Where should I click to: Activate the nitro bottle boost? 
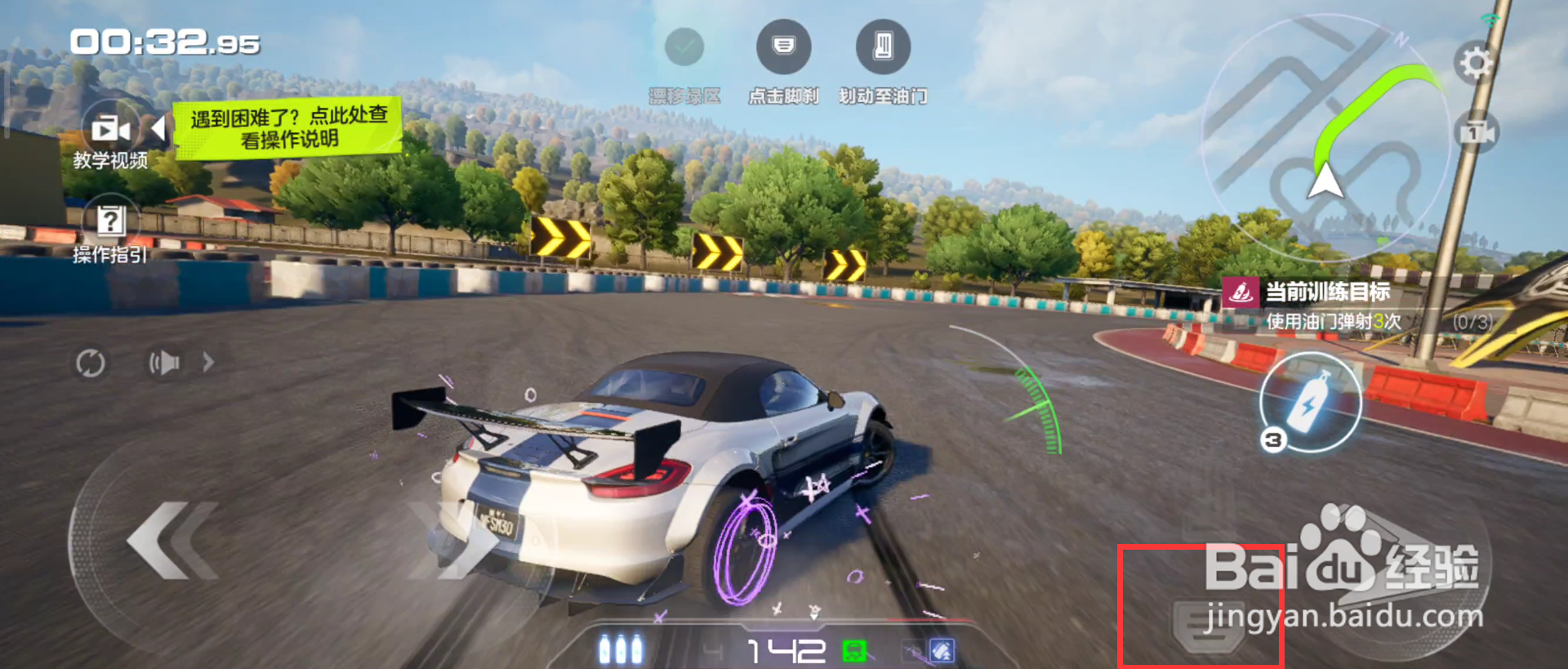pos(1309,402)
